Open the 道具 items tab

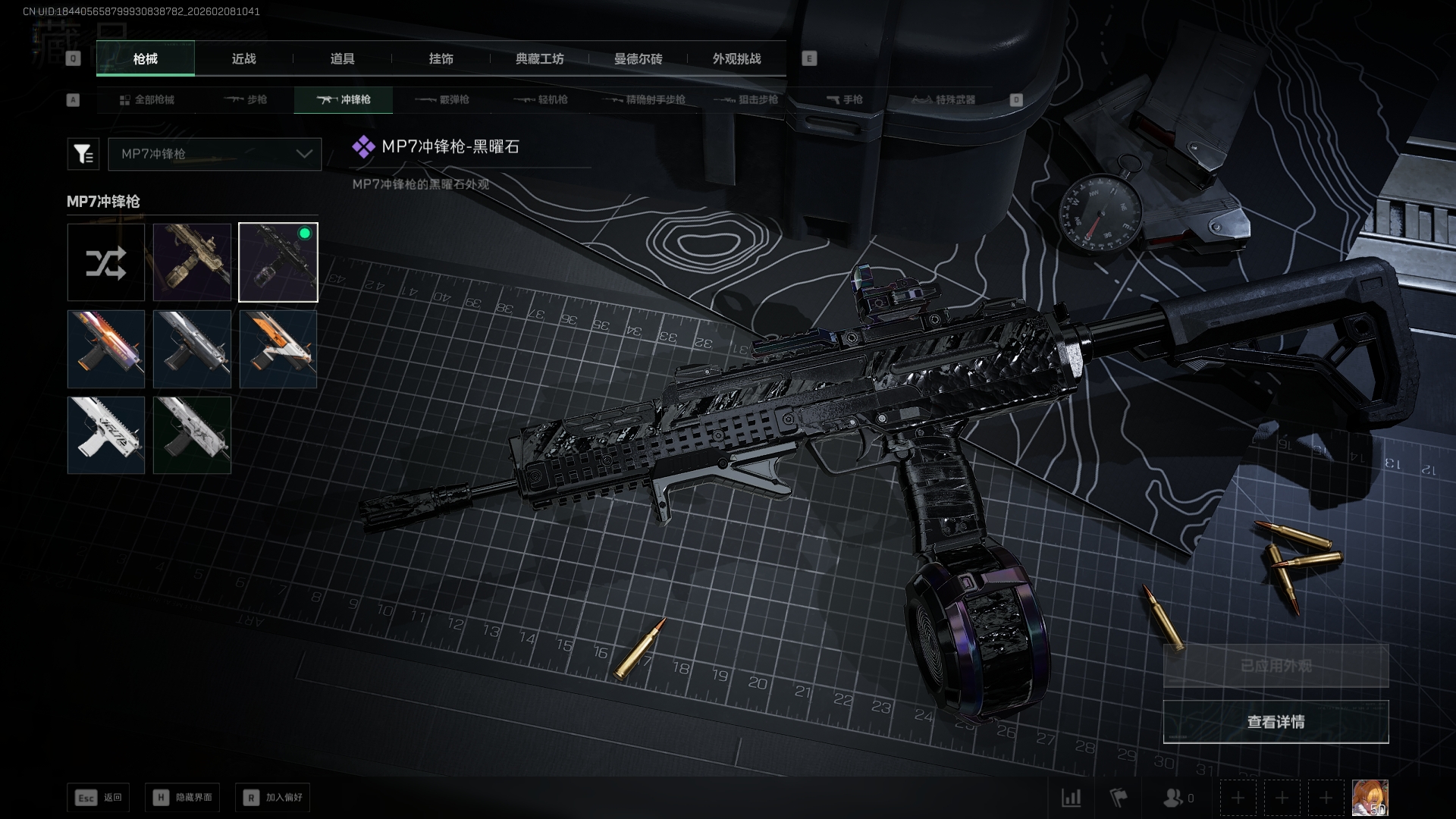click(342, 59)
